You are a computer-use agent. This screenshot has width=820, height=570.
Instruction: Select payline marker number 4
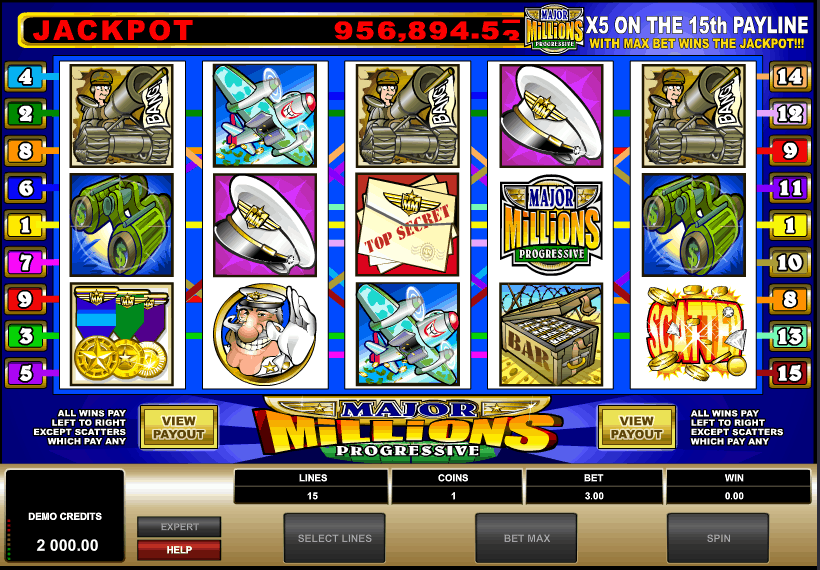pyautogui.click(x=25, y=76)
